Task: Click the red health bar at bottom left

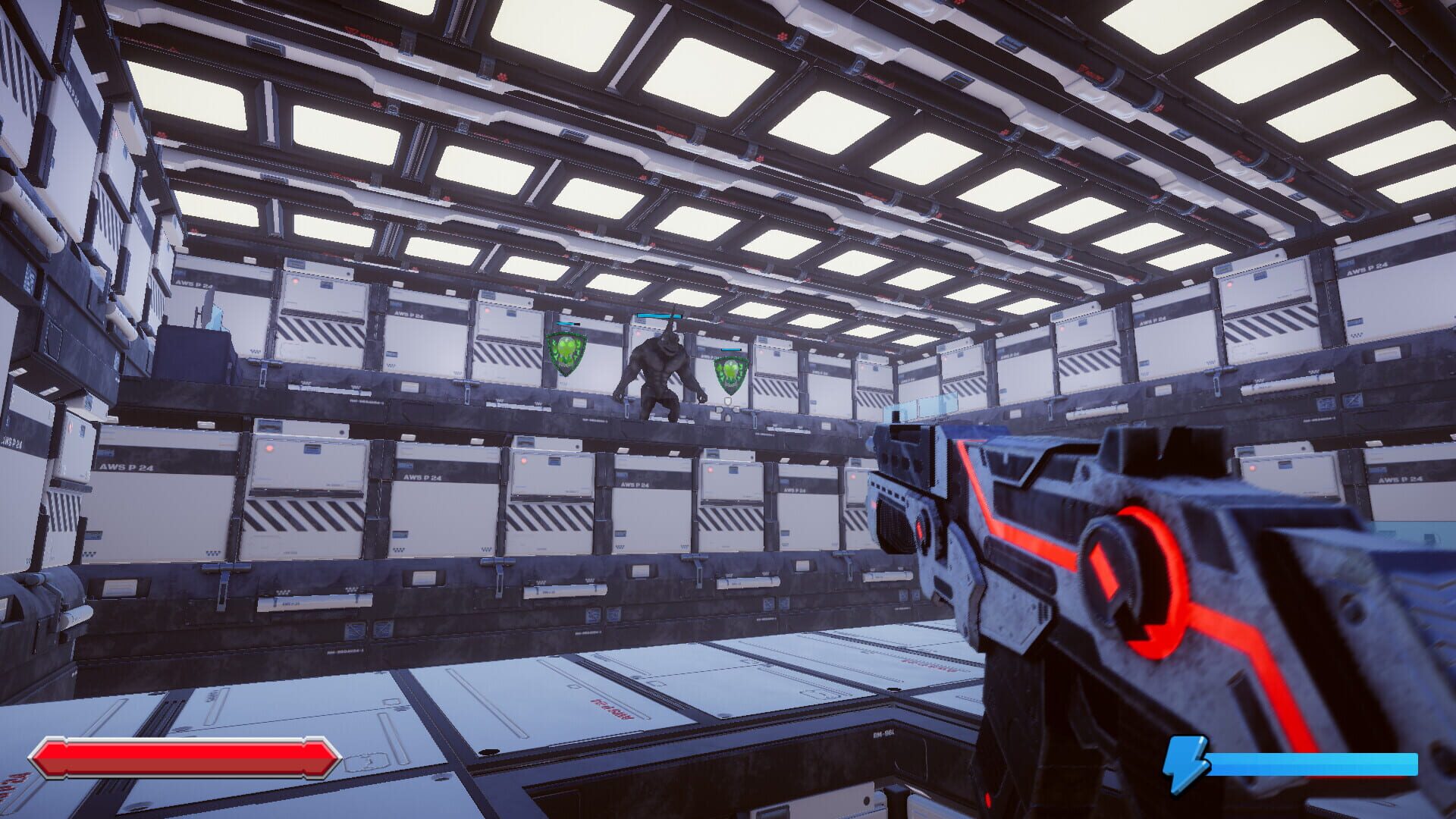Action: coord(186,758)
